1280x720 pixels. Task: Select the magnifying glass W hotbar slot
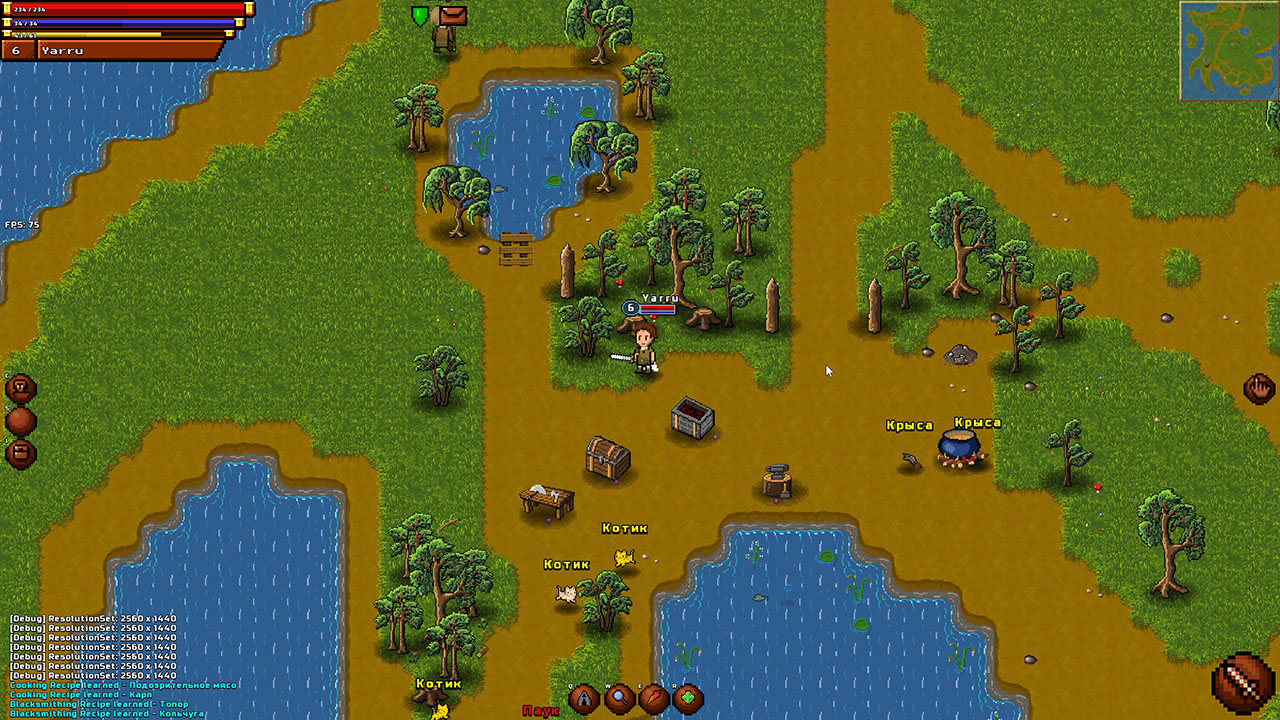[620, 700]
